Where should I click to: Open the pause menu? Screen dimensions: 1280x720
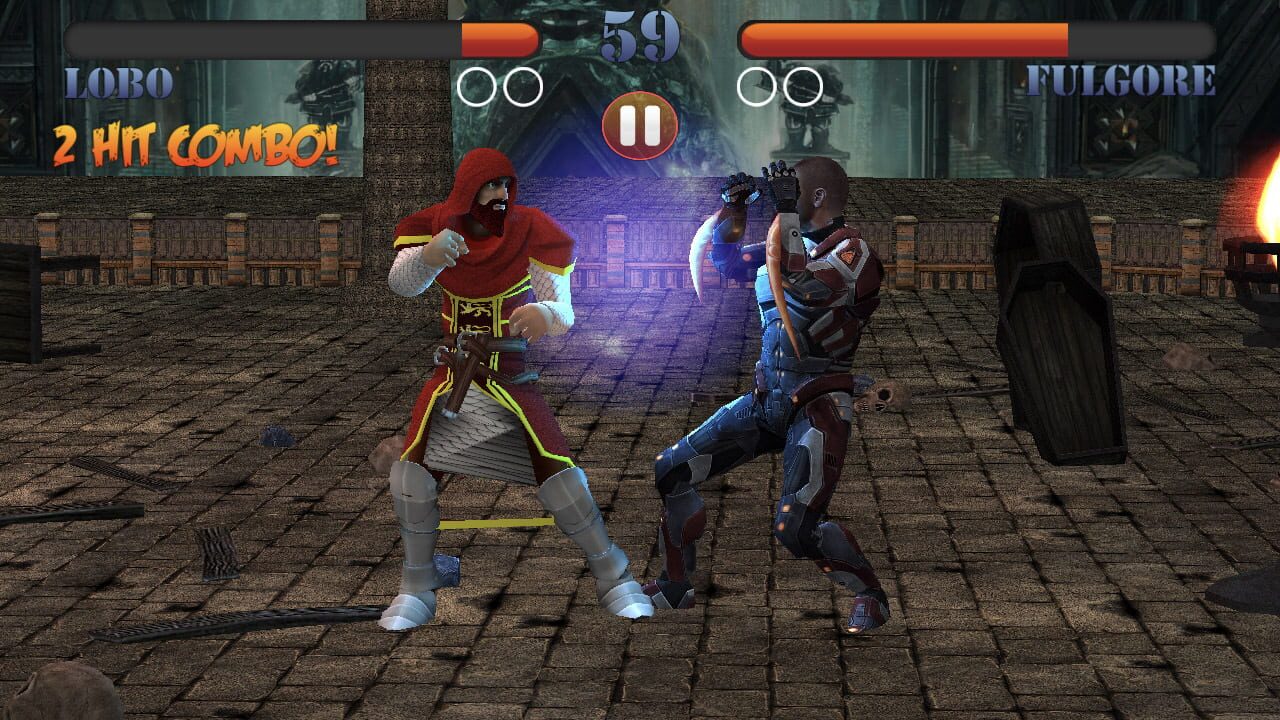tap(640, 123)
